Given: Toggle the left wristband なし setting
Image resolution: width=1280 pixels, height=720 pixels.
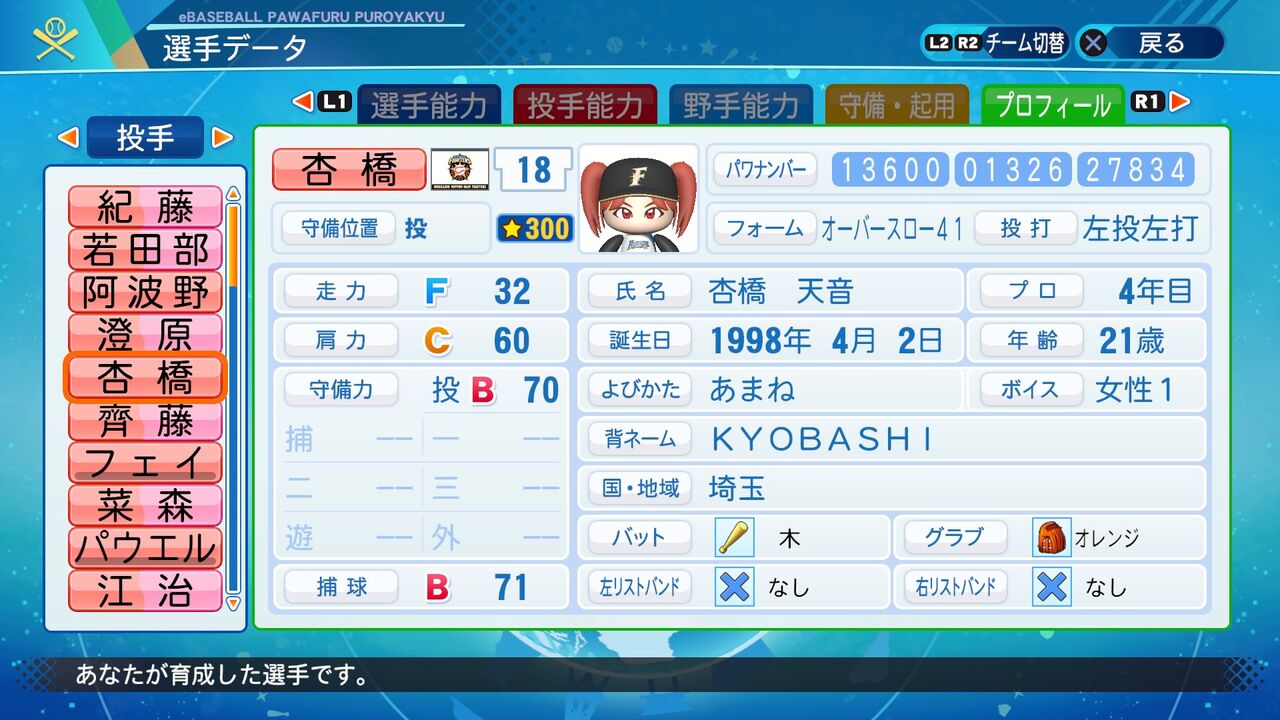Looking at the screenshot, I should [733, 588].
